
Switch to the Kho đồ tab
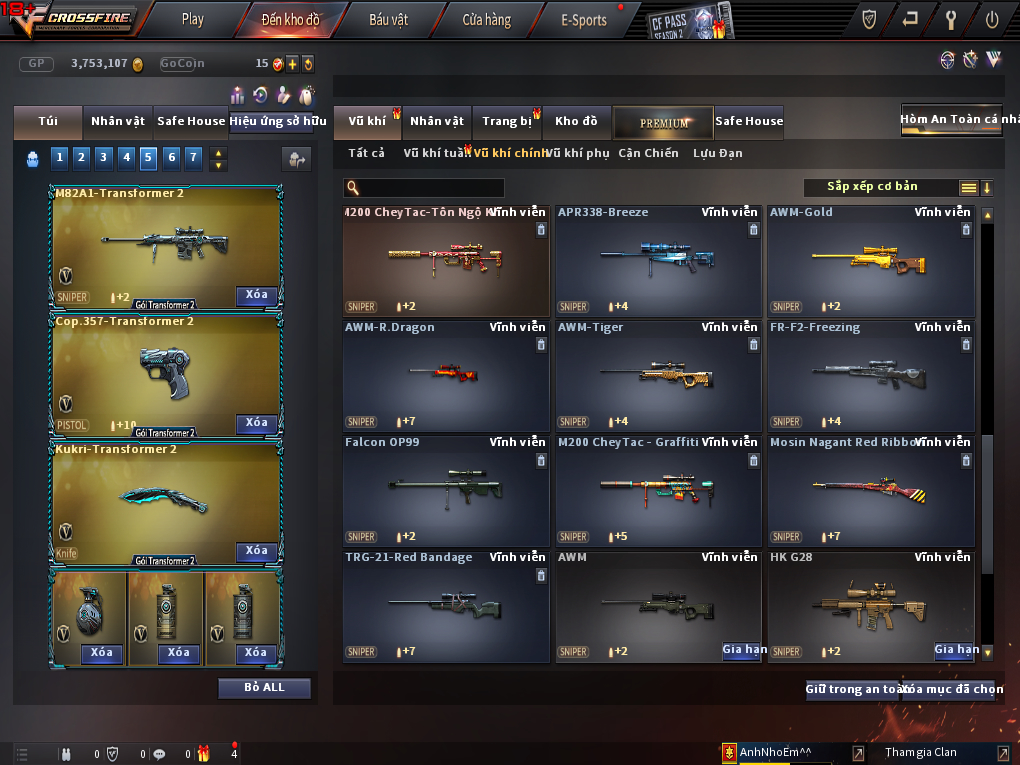click(576, 122)
